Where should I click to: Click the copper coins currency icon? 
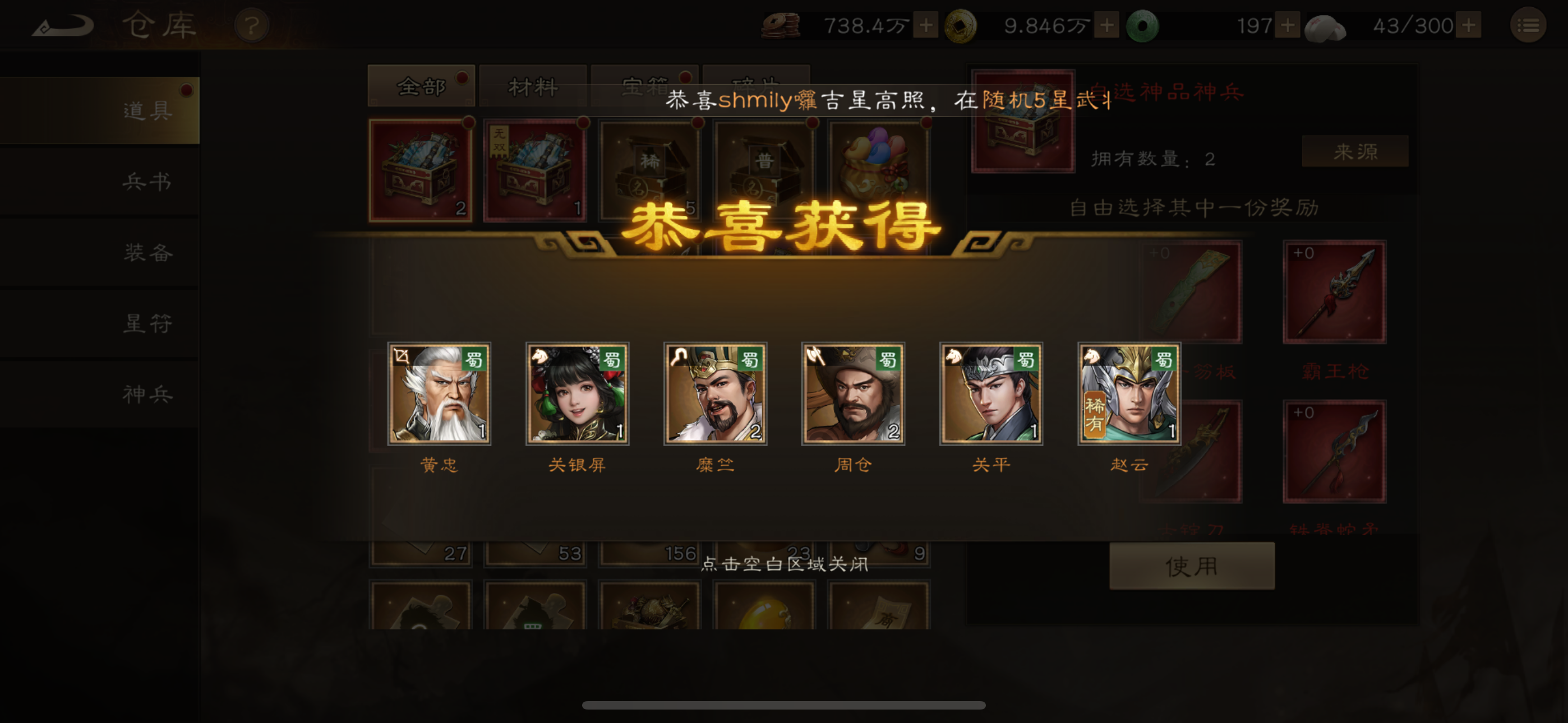[x=781, y=26]
